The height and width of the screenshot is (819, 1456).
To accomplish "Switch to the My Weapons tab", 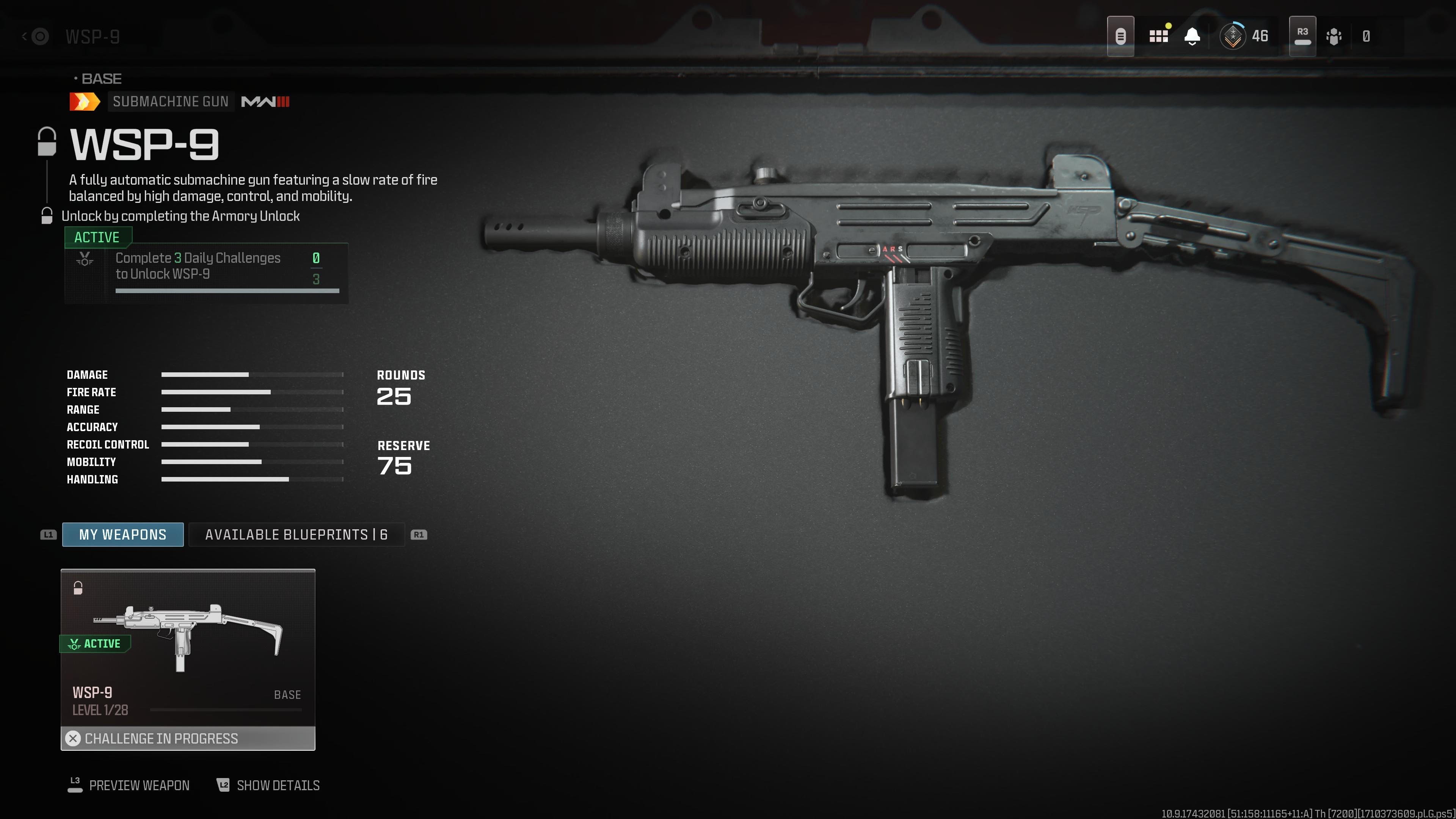I will pos(122,534).
